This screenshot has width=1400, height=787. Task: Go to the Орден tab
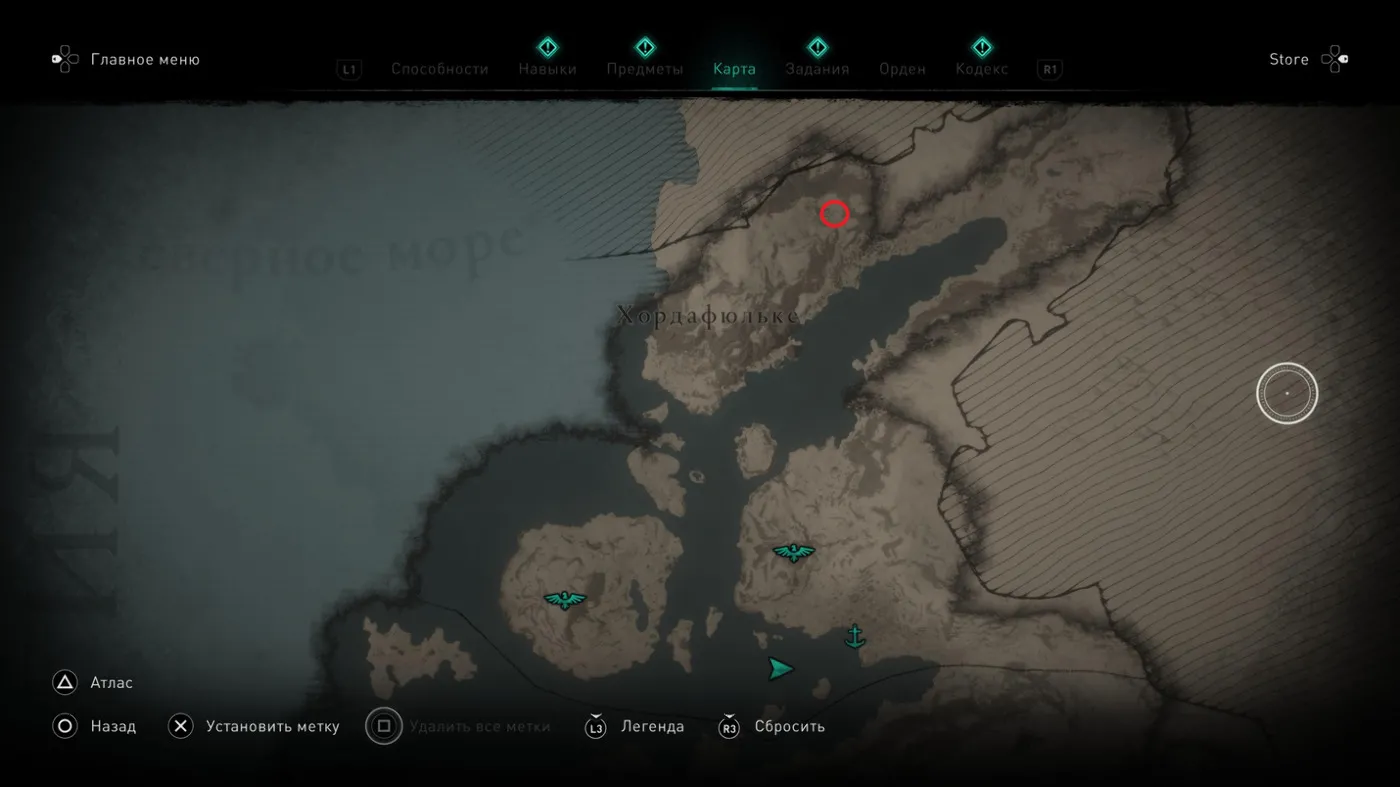(x=902, y=69)
